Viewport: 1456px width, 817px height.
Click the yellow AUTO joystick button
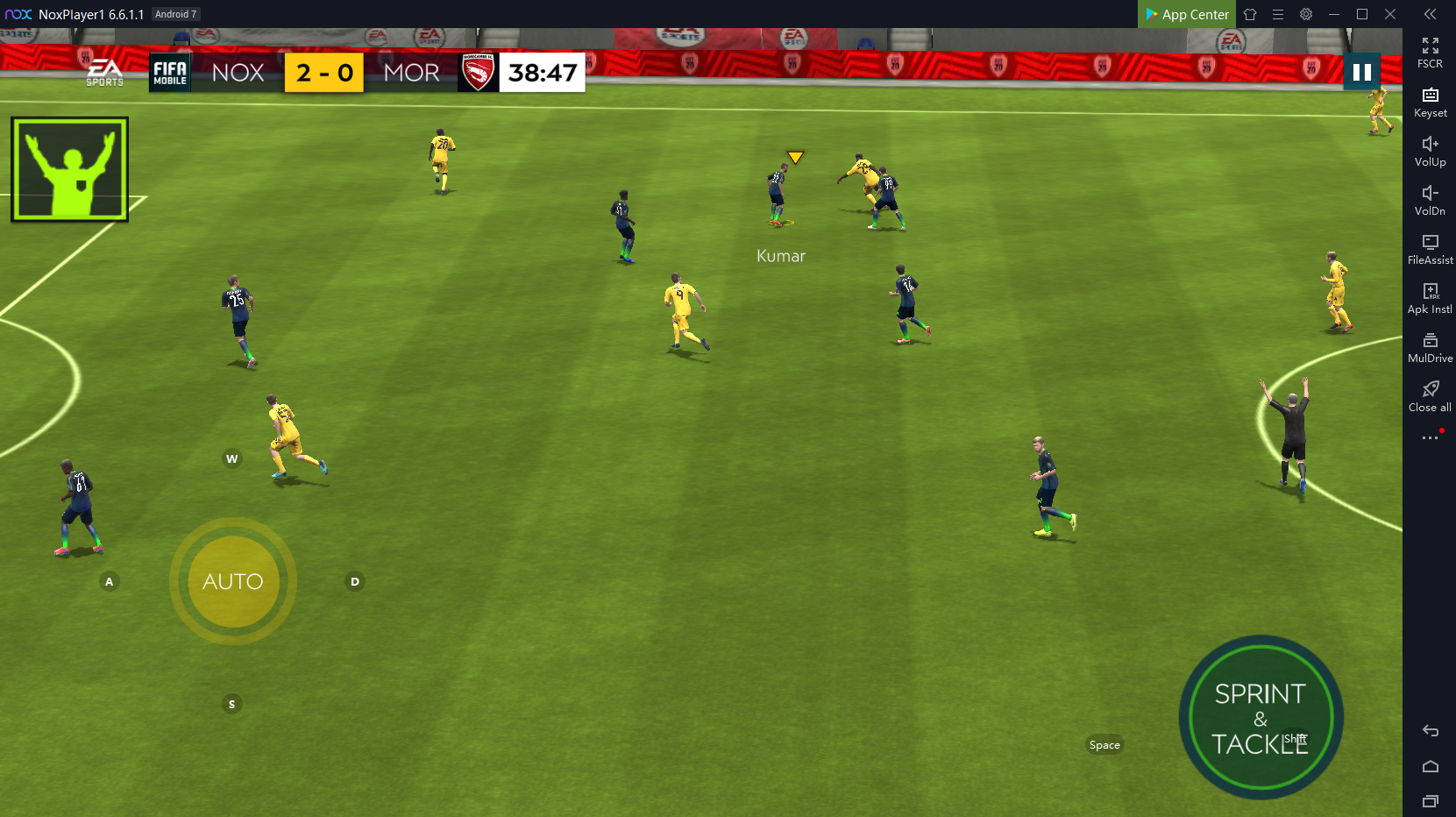click(x=233, y=581)
